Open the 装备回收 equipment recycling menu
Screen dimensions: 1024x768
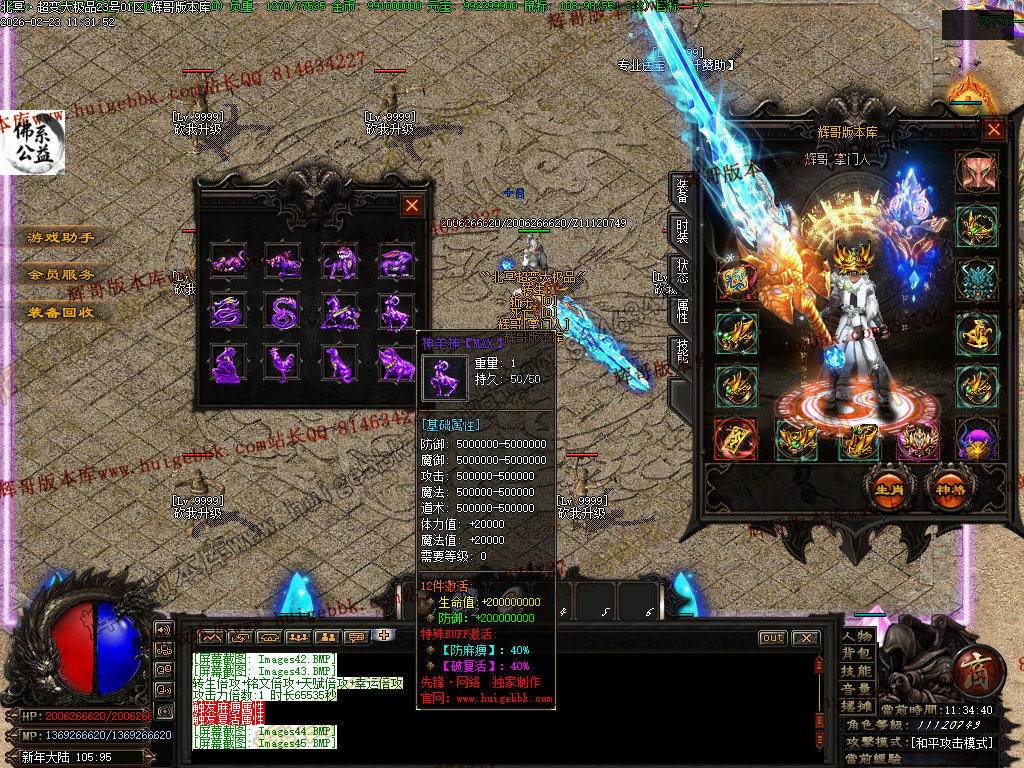61,311
